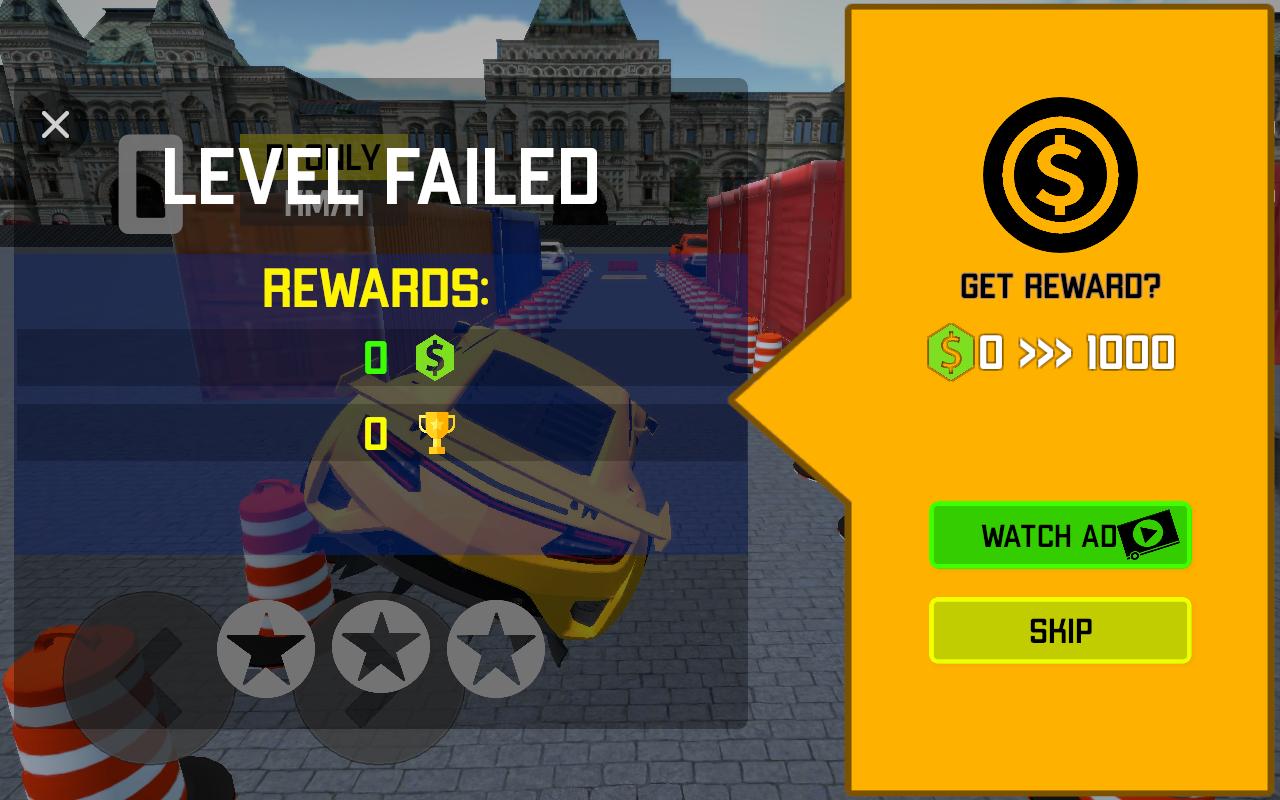1280x800 pixels.
Task: Close the Level Failed panel
Action: 56,125
